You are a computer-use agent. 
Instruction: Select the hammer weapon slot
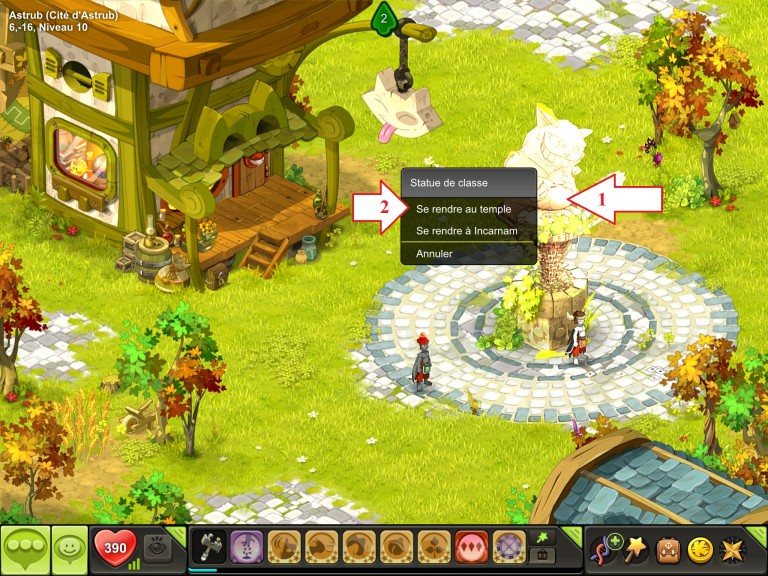[209, 547]
